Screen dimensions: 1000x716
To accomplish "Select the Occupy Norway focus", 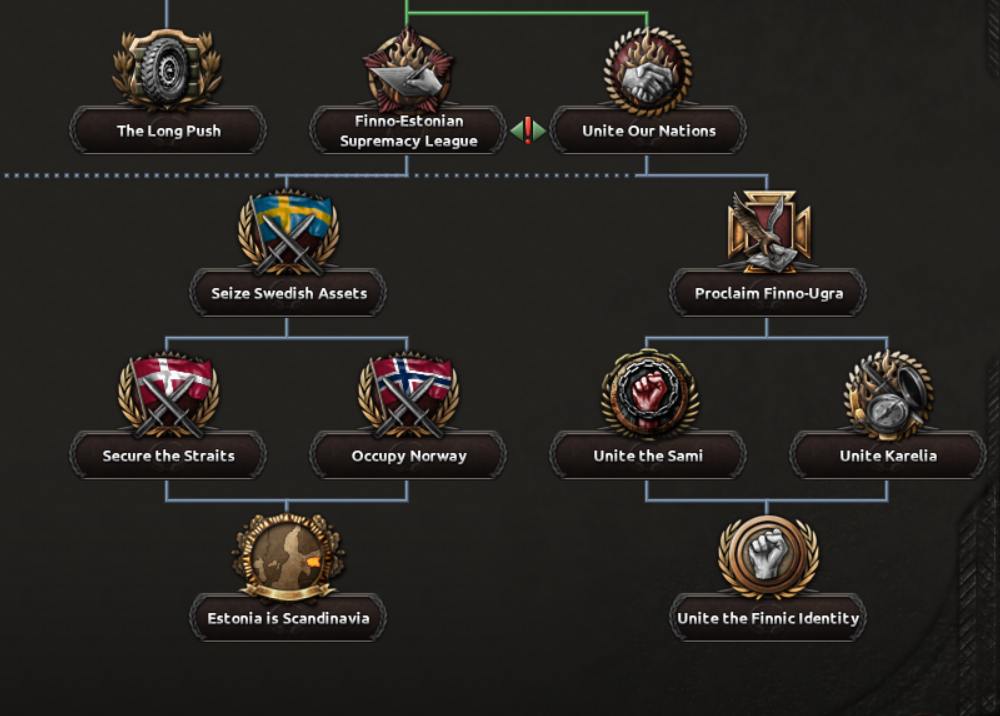I will click(408, 456).
